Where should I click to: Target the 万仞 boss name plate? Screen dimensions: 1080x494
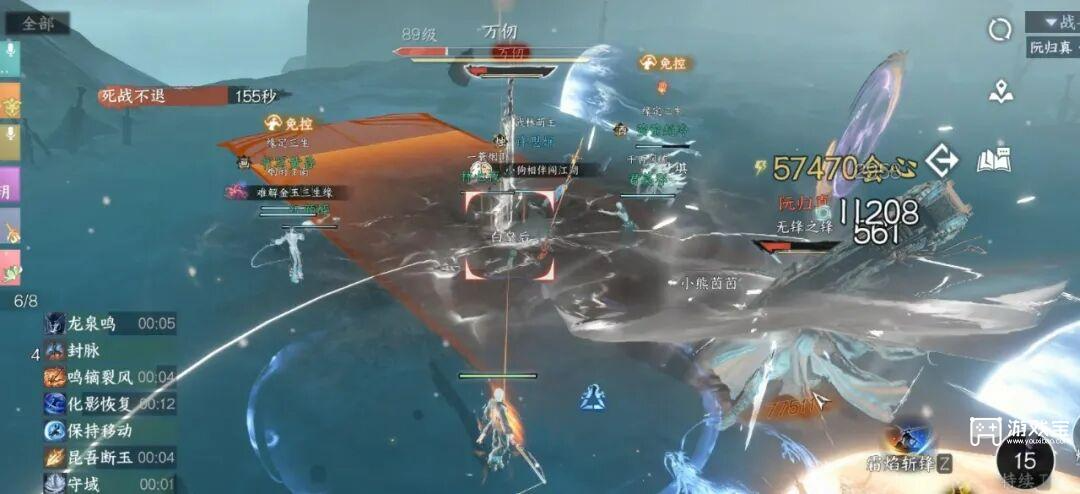(500, 34)
